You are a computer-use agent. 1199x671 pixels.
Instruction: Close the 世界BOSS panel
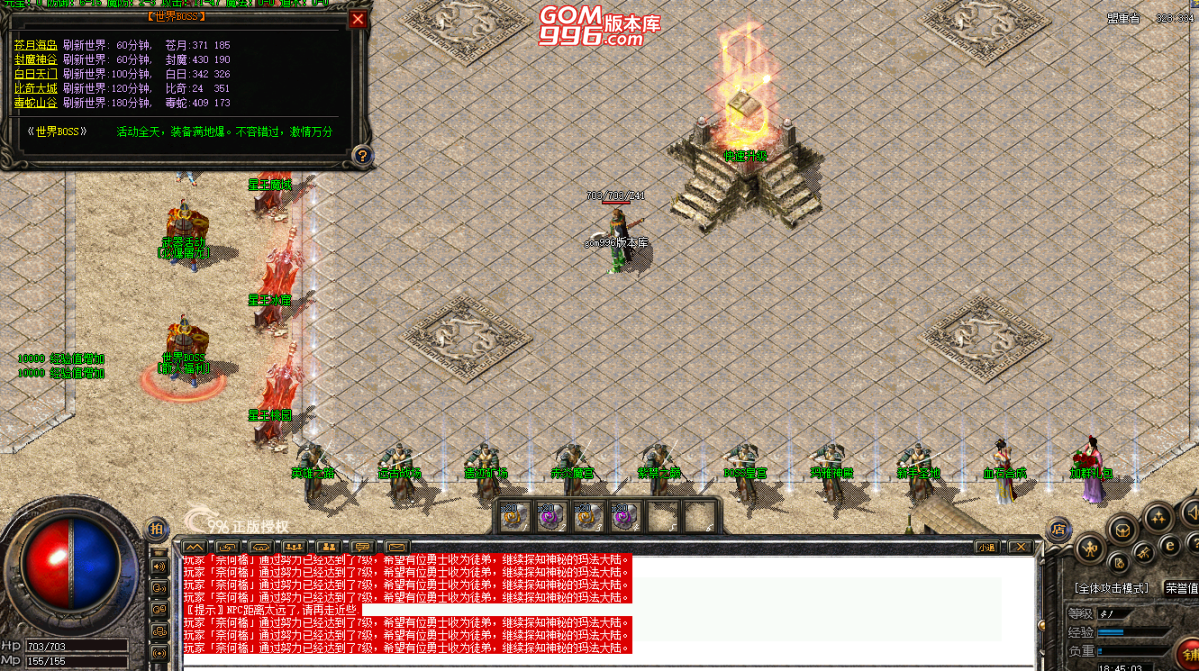click(x=358, y=19)
